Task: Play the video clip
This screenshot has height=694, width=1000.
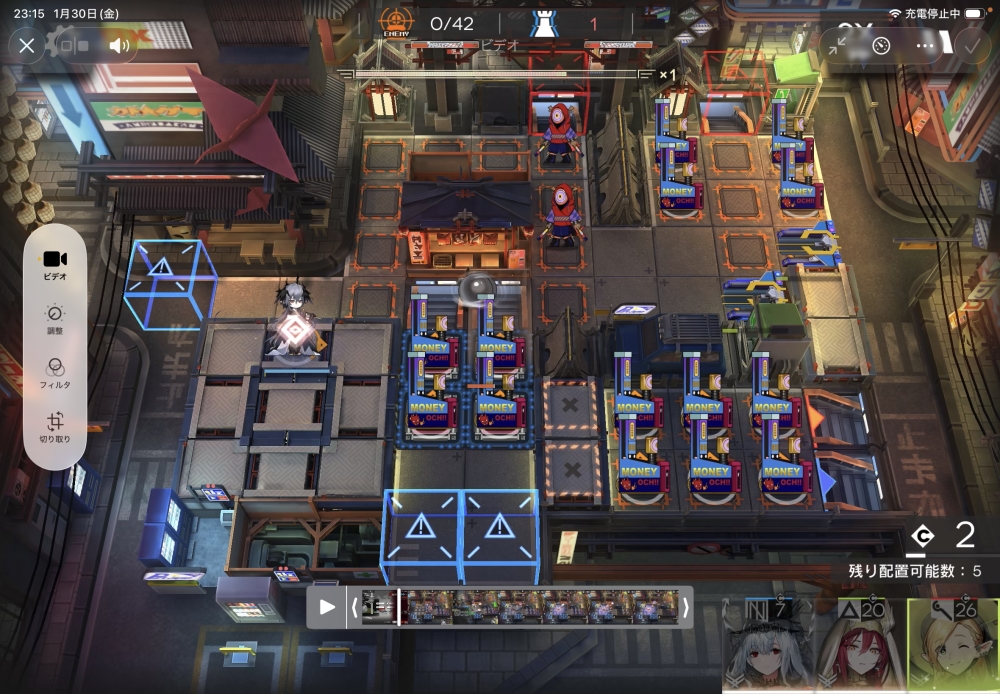Action: [x=327, y=607]
